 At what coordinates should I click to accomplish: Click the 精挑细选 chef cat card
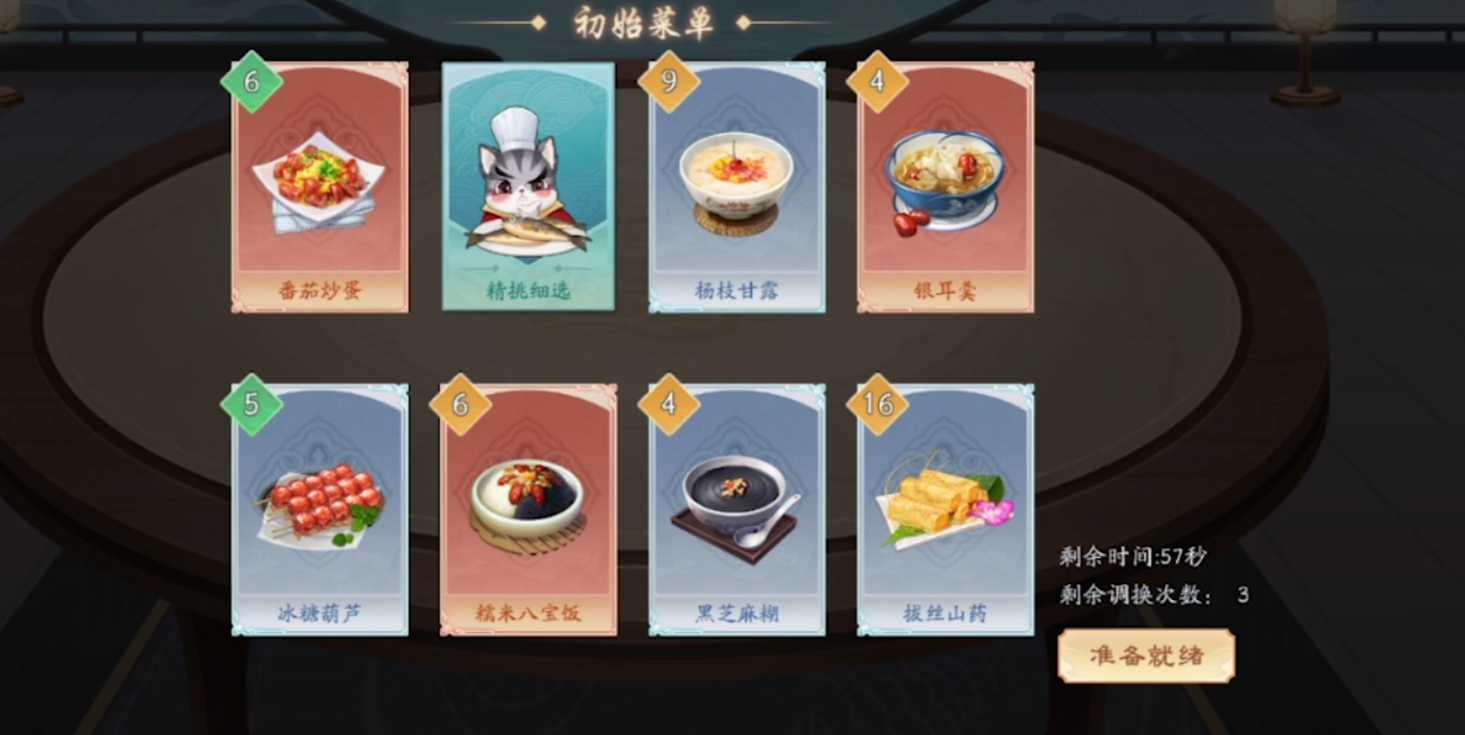tap(527, 185)
